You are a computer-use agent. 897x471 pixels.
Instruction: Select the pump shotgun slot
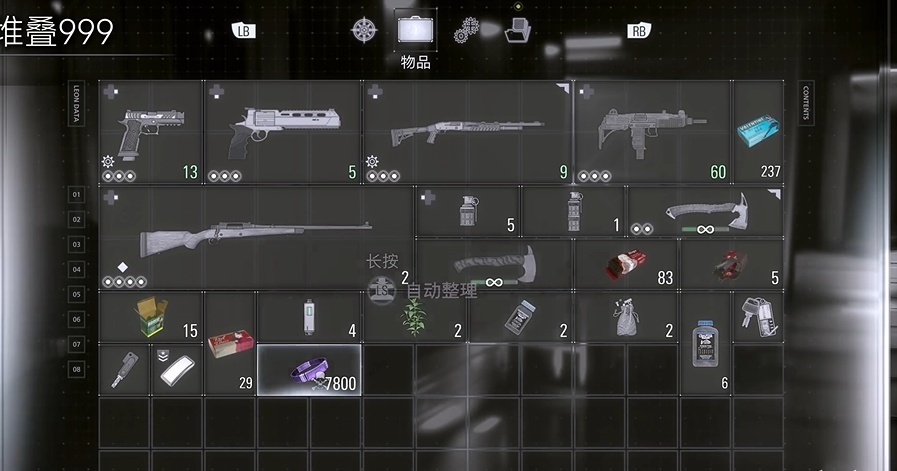(467, 133)
